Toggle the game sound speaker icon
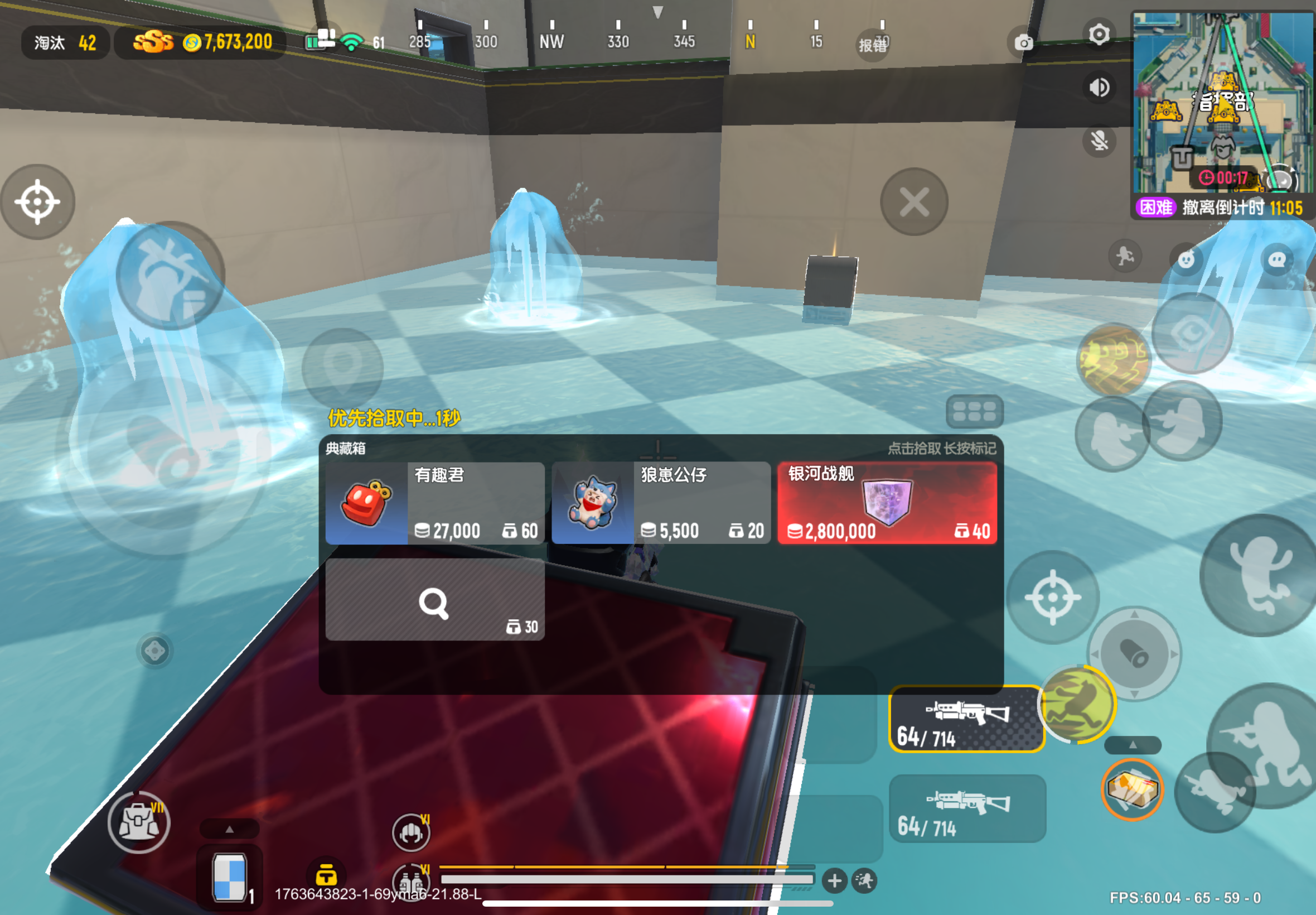Screen dimensions: 1316x915 [x=1100, y=87]
